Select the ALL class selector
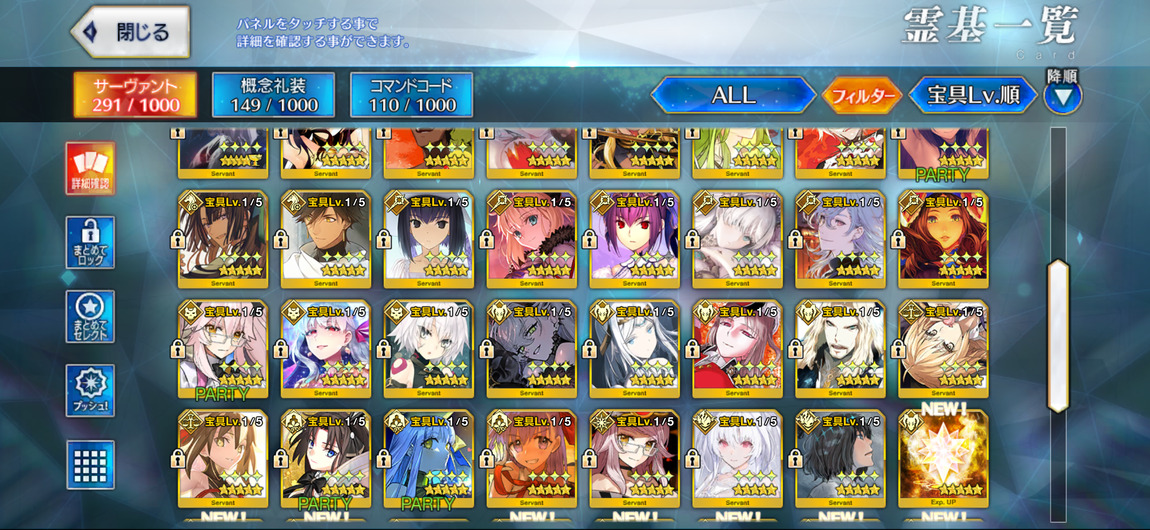 tap(733, 96)
